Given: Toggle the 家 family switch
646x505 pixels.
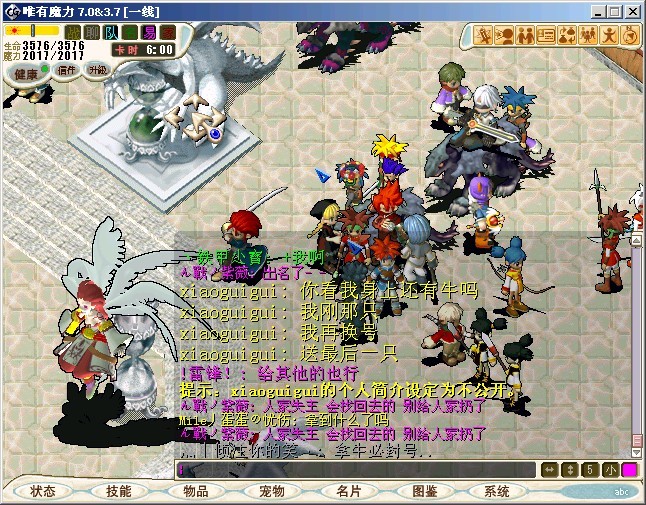Looking at the screenshot, I should pyautogui.click(x=166, y=32).
